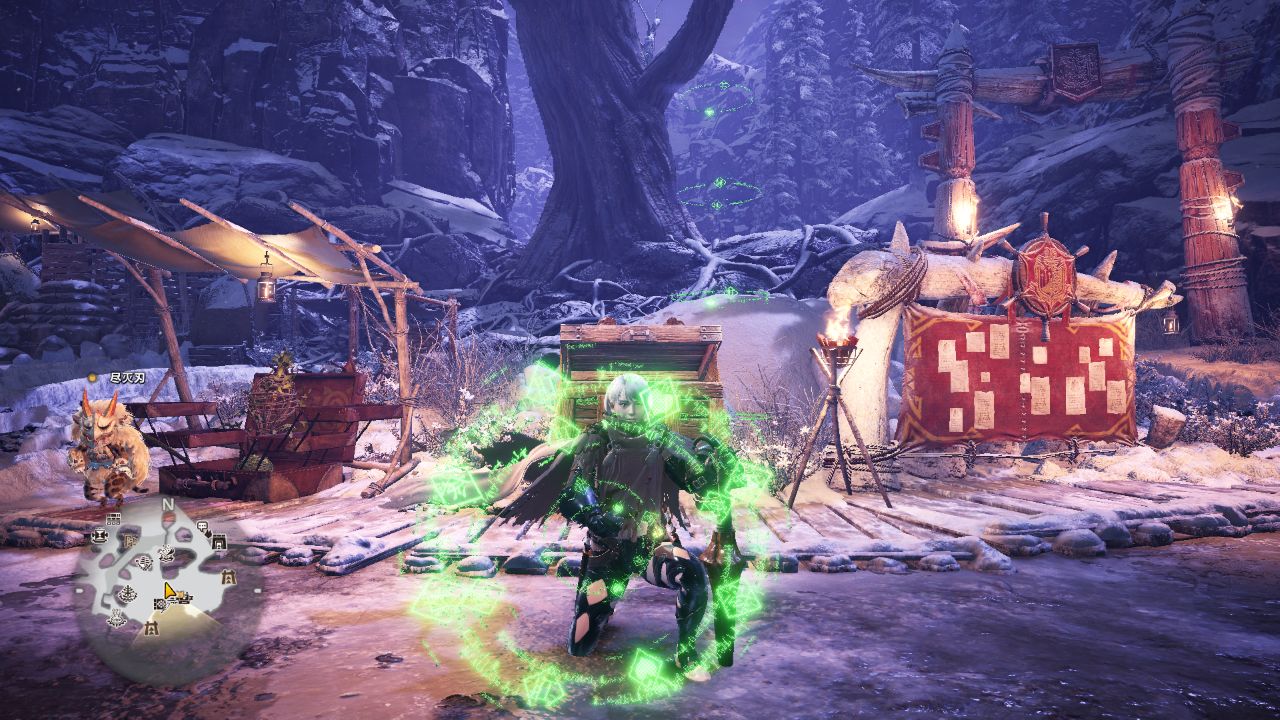
Task: Choose the brick wall marker on the minimap
Action: click(113, 519)
